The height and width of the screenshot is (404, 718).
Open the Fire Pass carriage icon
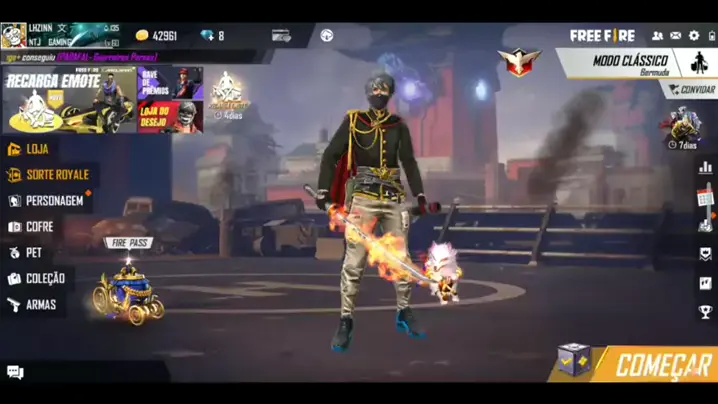click(x=129, y=290)
